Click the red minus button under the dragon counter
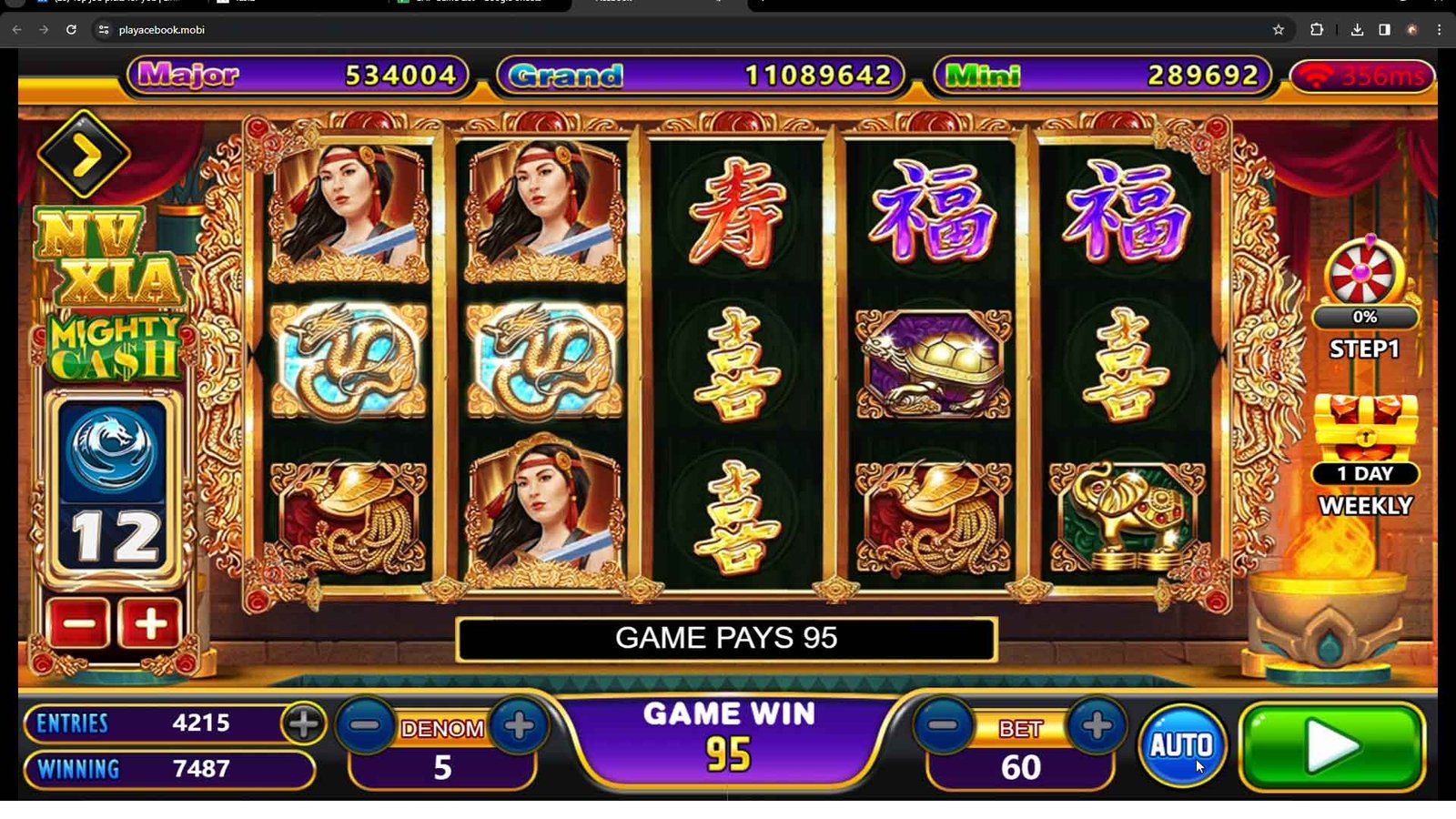This screenshot has width=1456, height=819. pos(79,623)
